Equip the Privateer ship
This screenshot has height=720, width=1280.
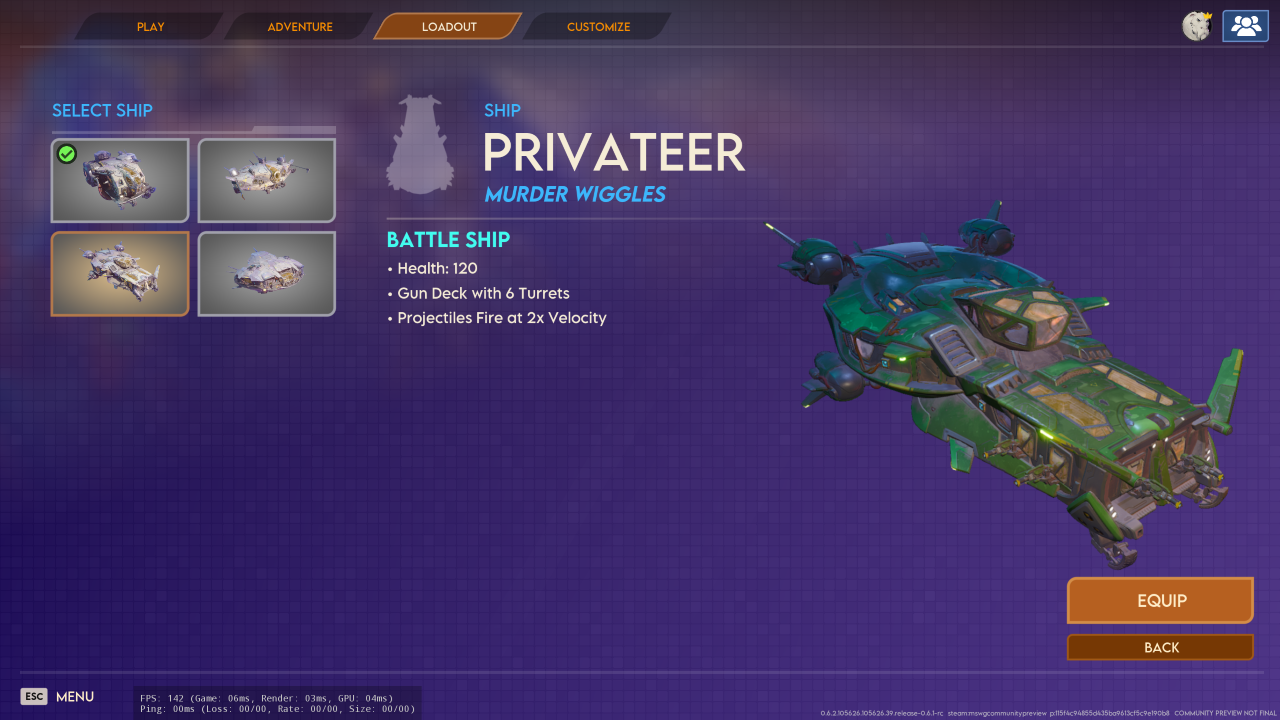tap(1160, 601)
